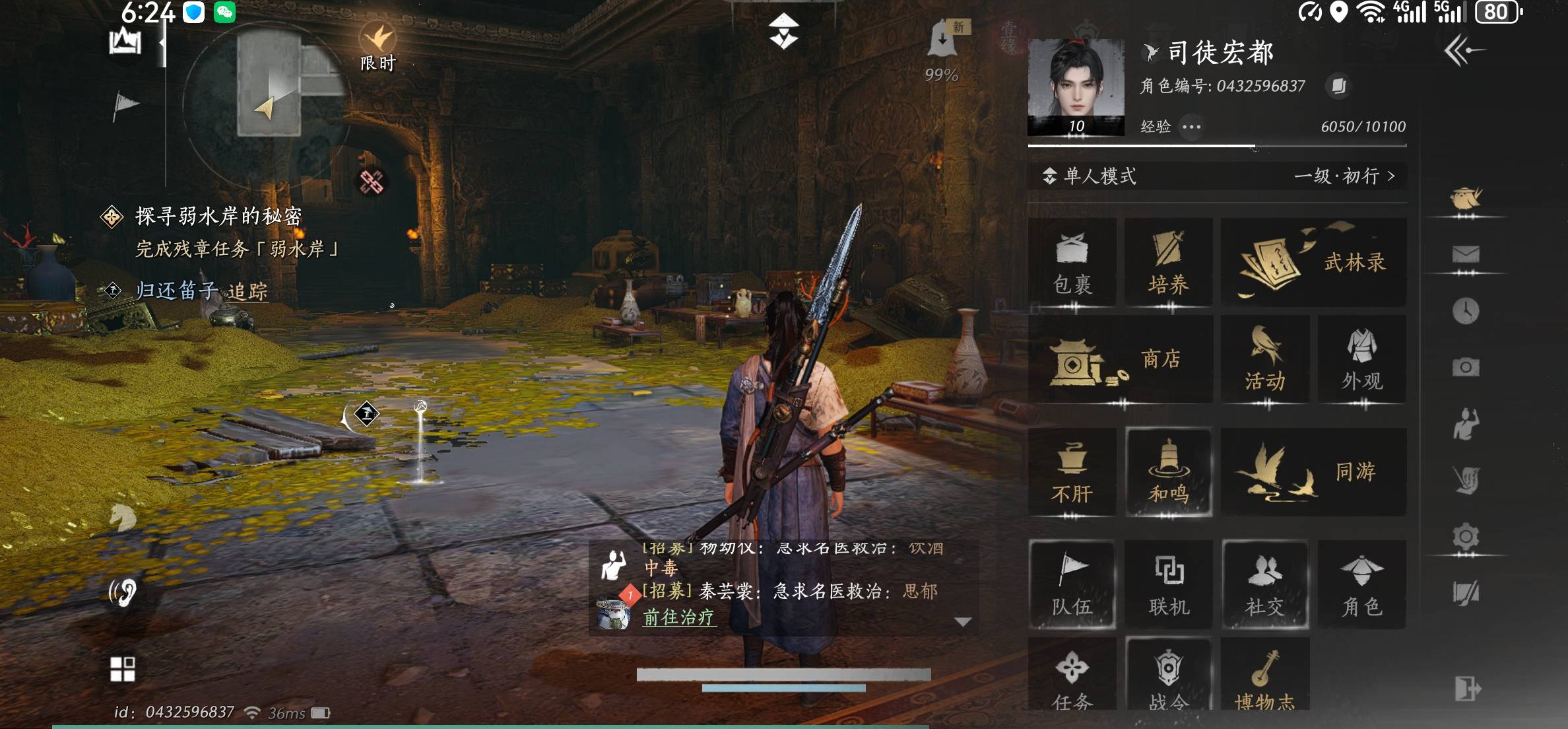The image size is (1568, 729).
Task: Open the 99% notification bell
Action: tap(944, 40)
